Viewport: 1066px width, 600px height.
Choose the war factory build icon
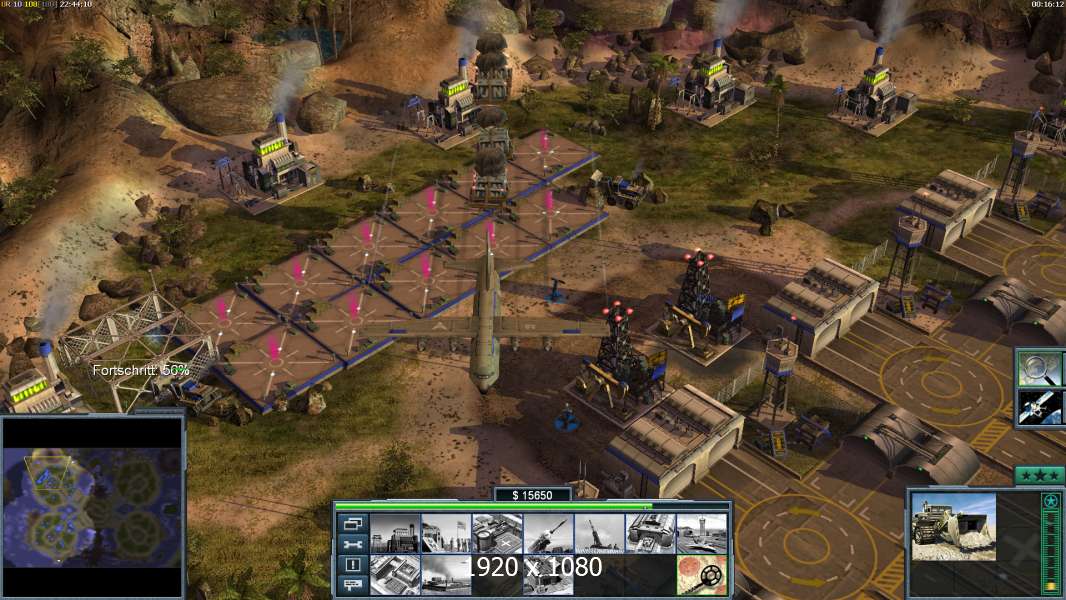coord(650,533)
